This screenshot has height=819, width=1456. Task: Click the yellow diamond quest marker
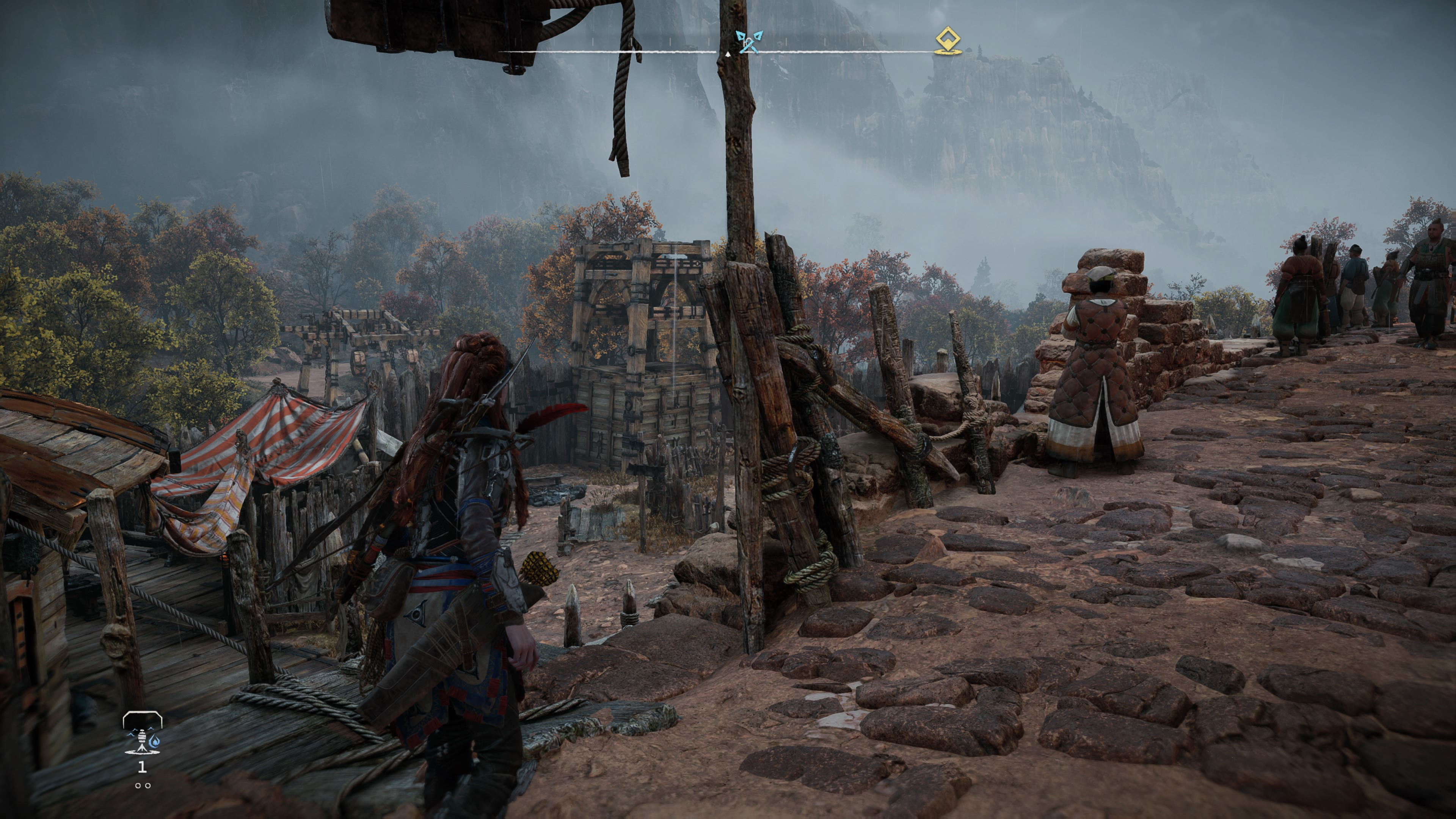(x=948, y=41)
